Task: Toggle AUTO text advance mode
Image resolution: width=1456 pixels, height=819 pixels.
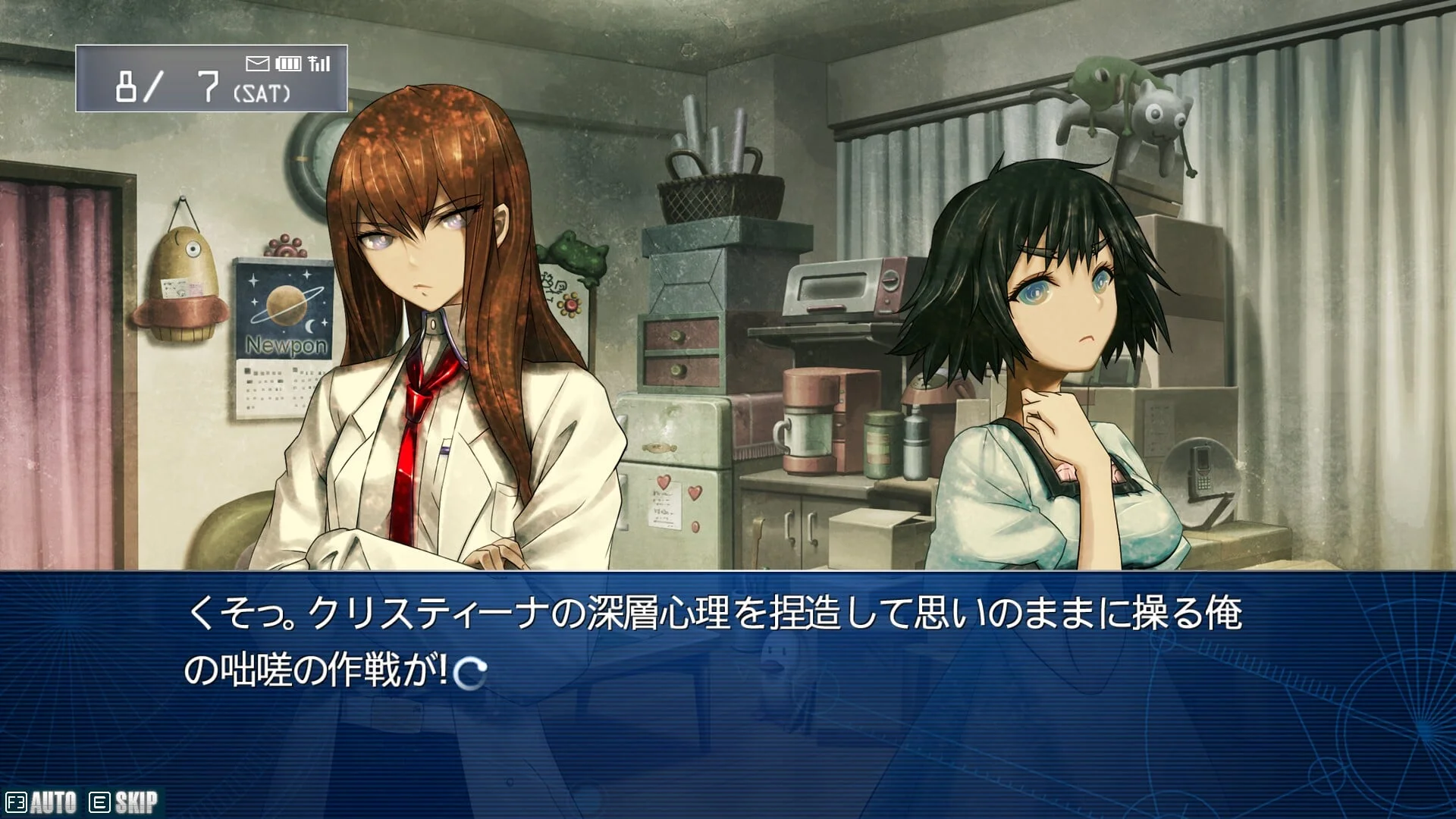Action: 42,802
